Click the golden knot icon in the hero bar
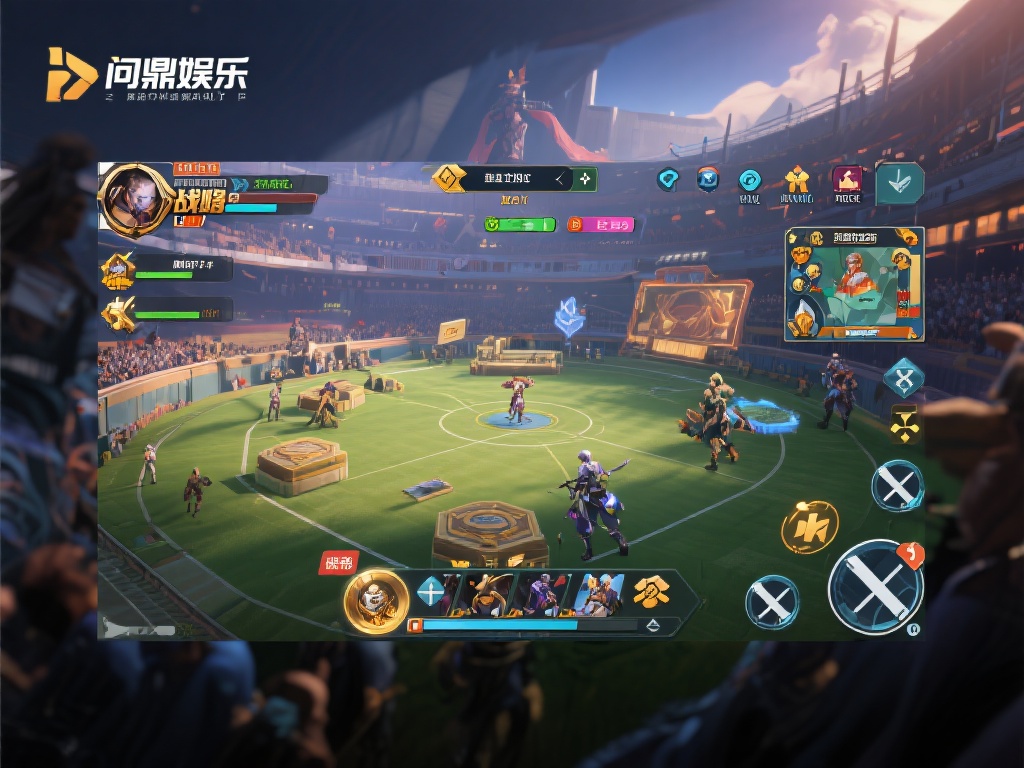 (x=652, y=593)
